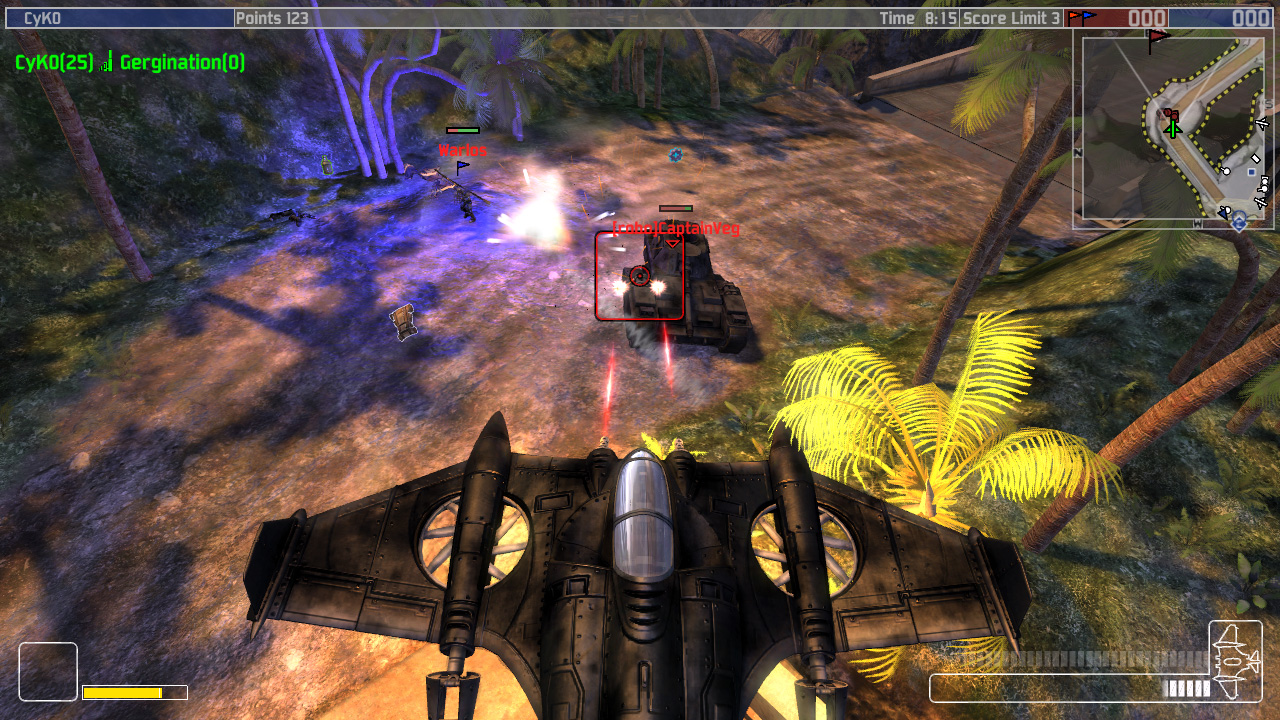Toggle the red target lock reticle on the tank
Screen dimensions: 1280x720
click(640, 277)
